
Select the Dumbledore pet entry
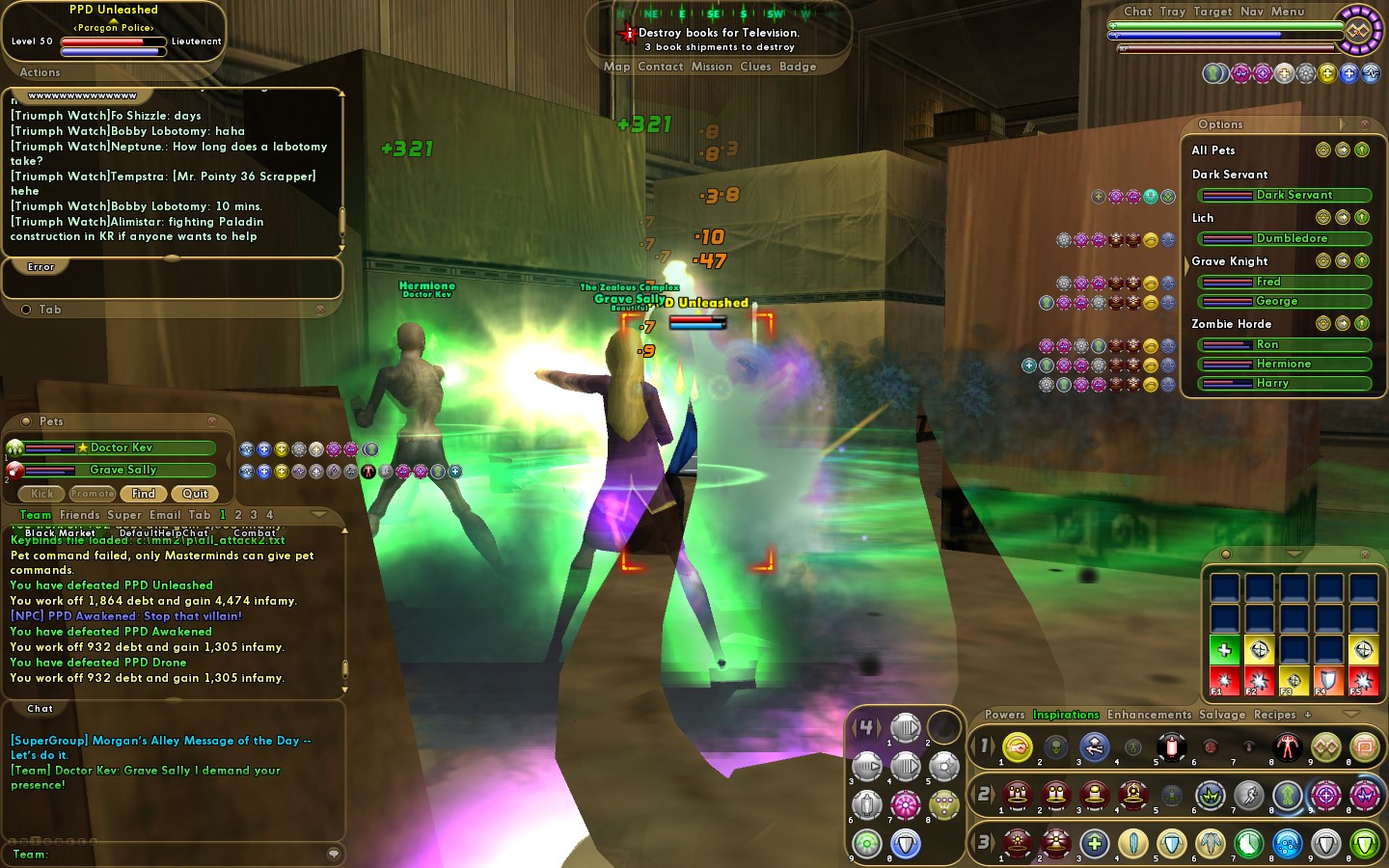tap(1291, 238)
